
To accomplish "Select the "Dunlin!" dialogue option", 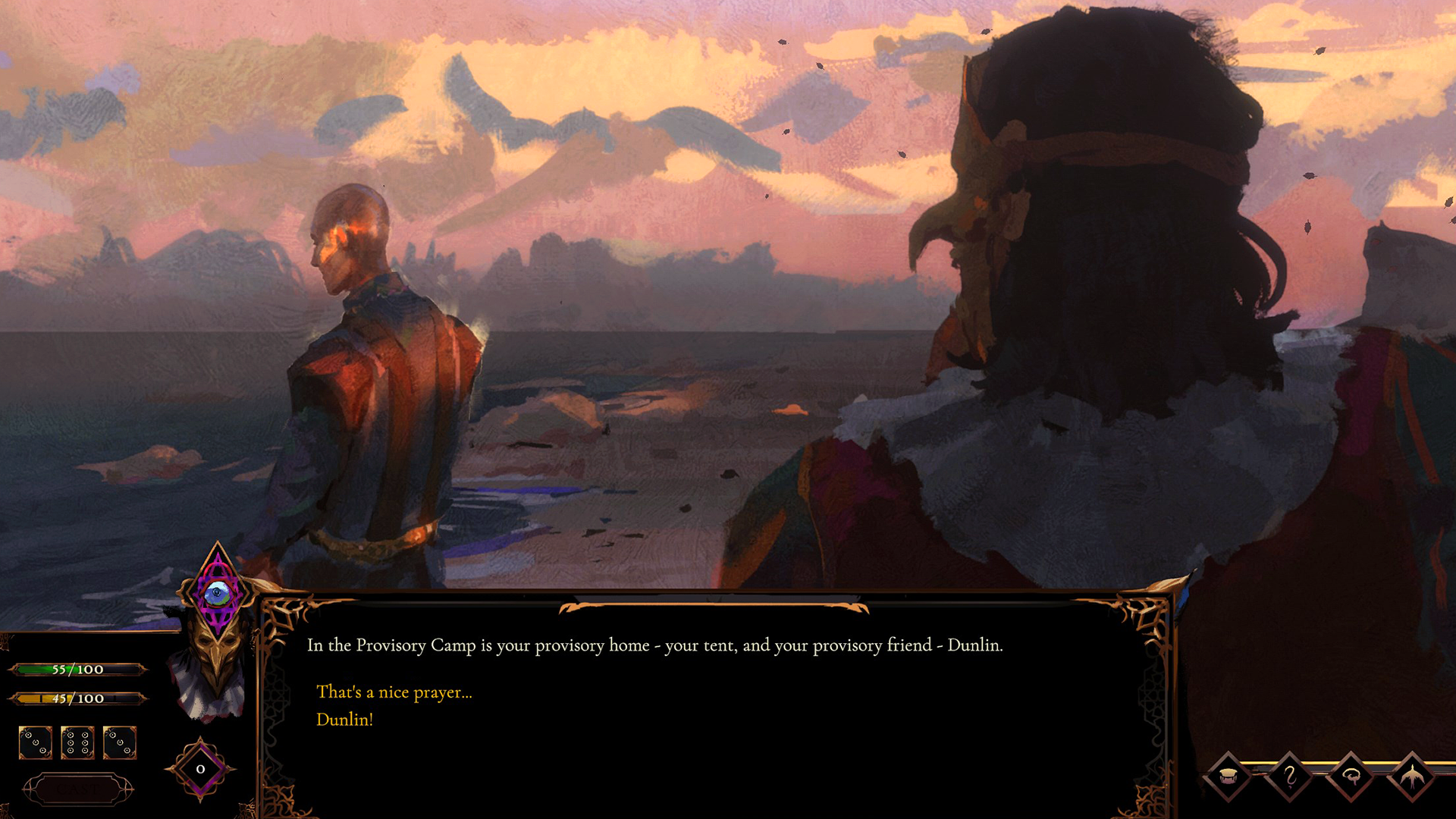I will point(346,719).
